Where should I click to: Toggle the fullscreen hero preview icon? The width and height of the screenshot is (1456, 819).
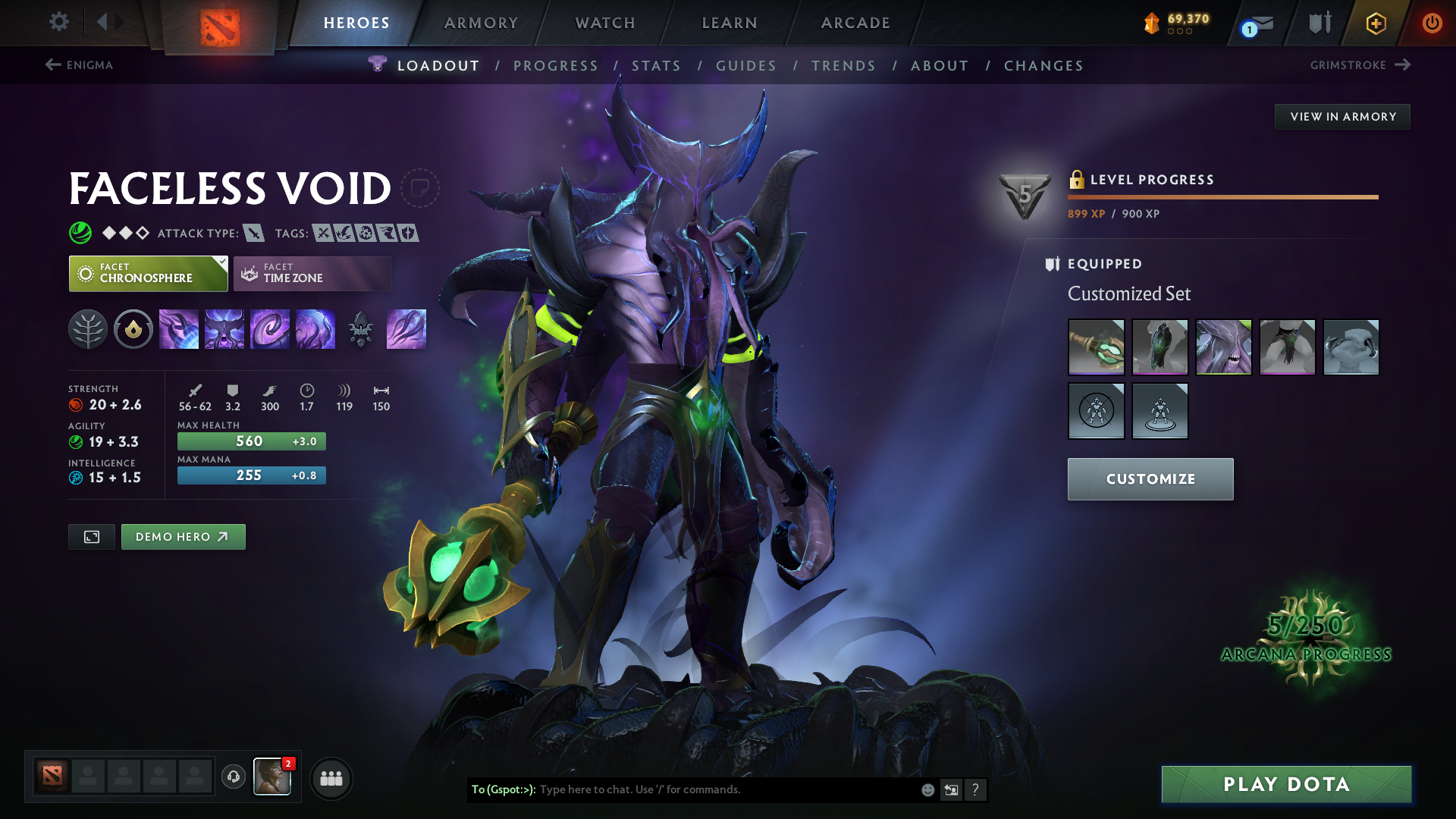click(x=91, y=536)
